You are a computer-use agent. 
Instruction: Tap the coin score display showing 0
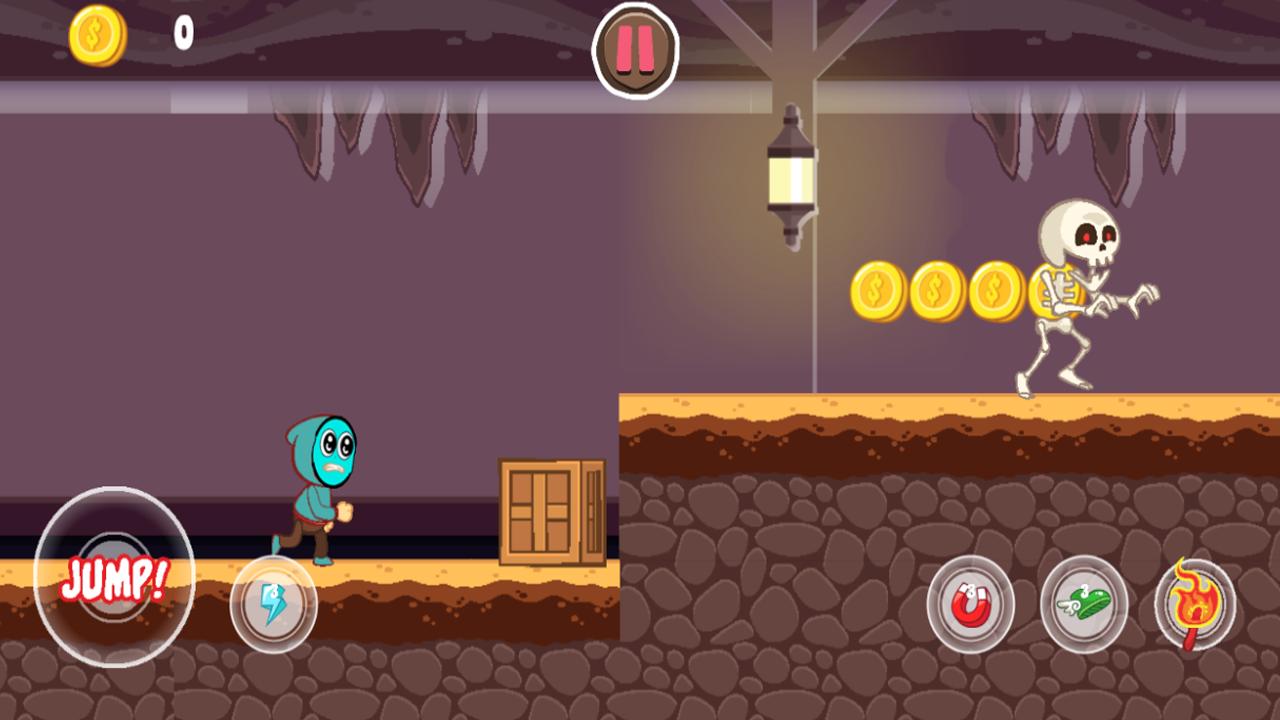(x=182, y=35)
